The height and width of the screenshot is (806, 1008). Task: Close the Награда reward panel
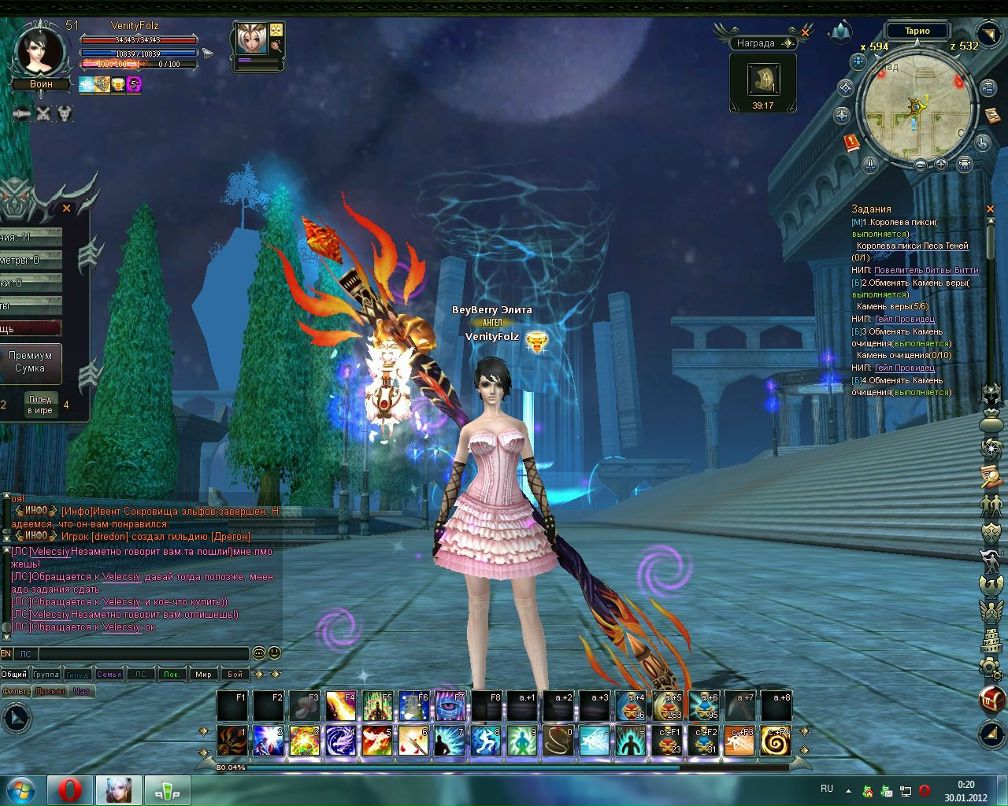pos(804,42)
